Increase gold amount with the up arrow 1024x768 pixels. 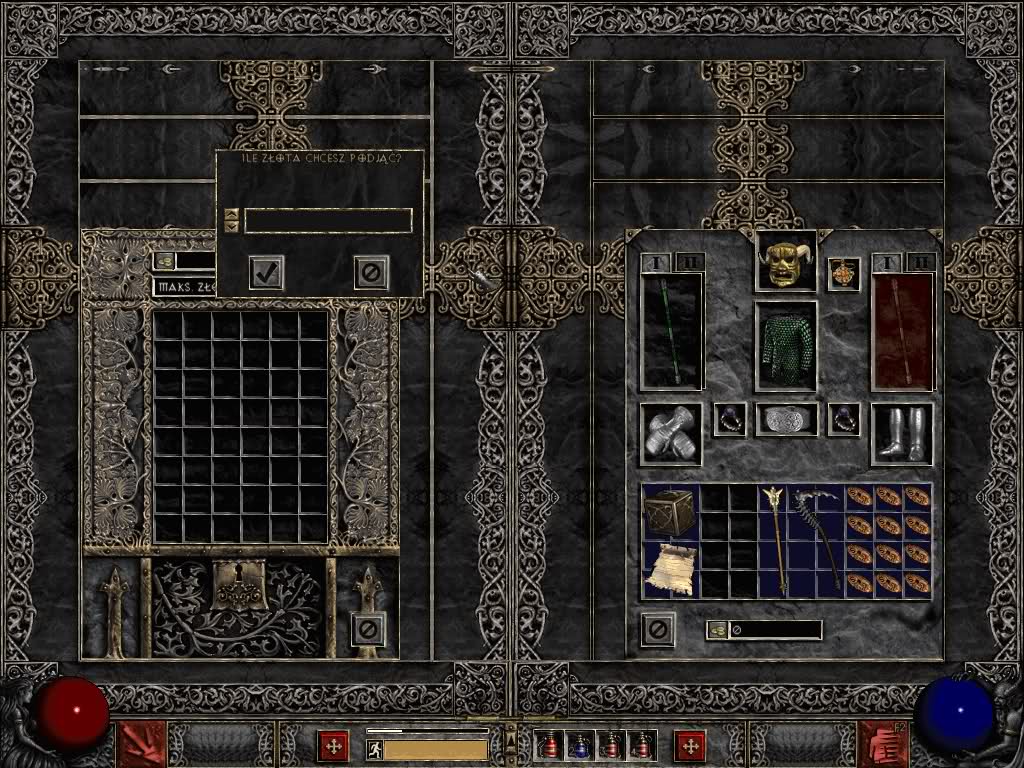point(232,214)
